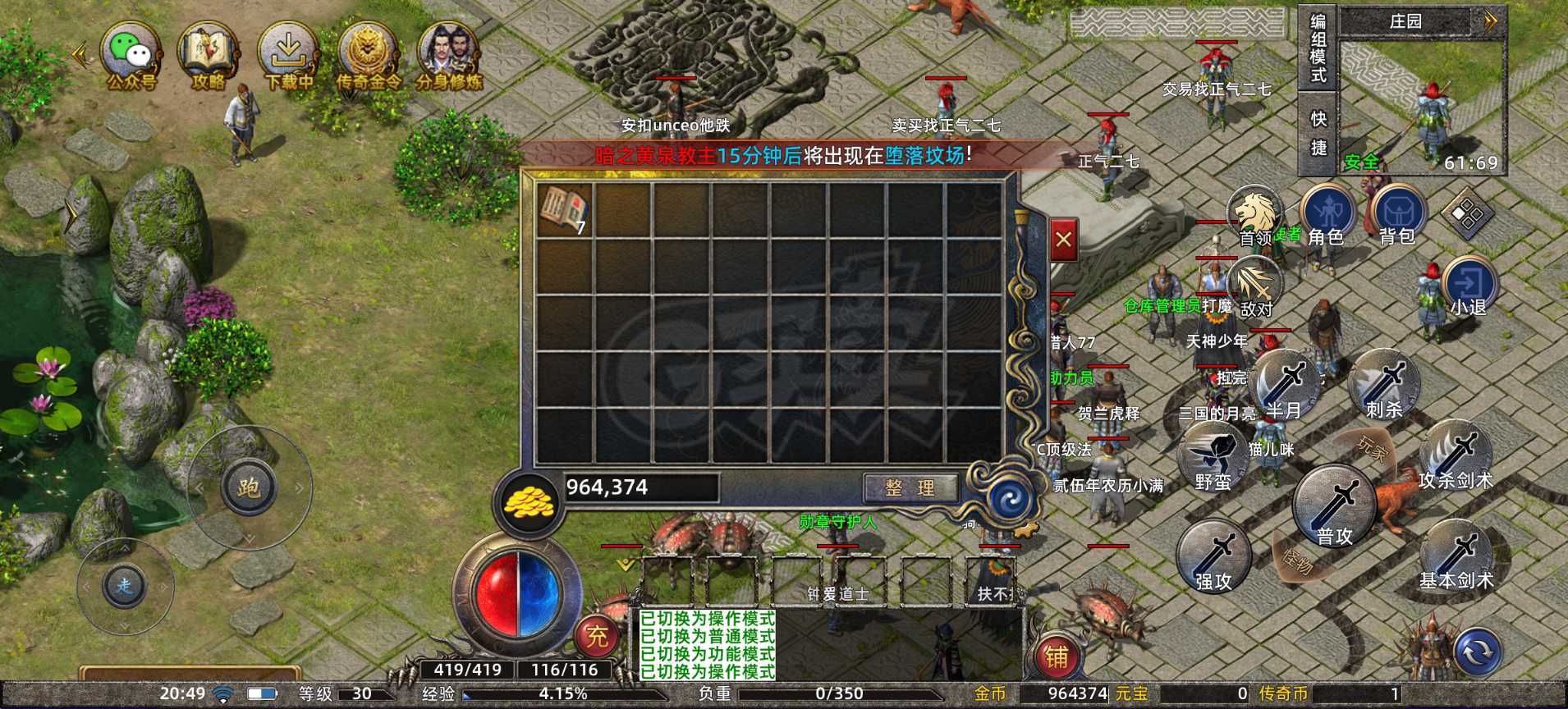Open the 背包 (backpack) panel icon
Image resolution: width=1568 pixels, height=709 pixels.
pyautogui.click(x=1401, y=212)
